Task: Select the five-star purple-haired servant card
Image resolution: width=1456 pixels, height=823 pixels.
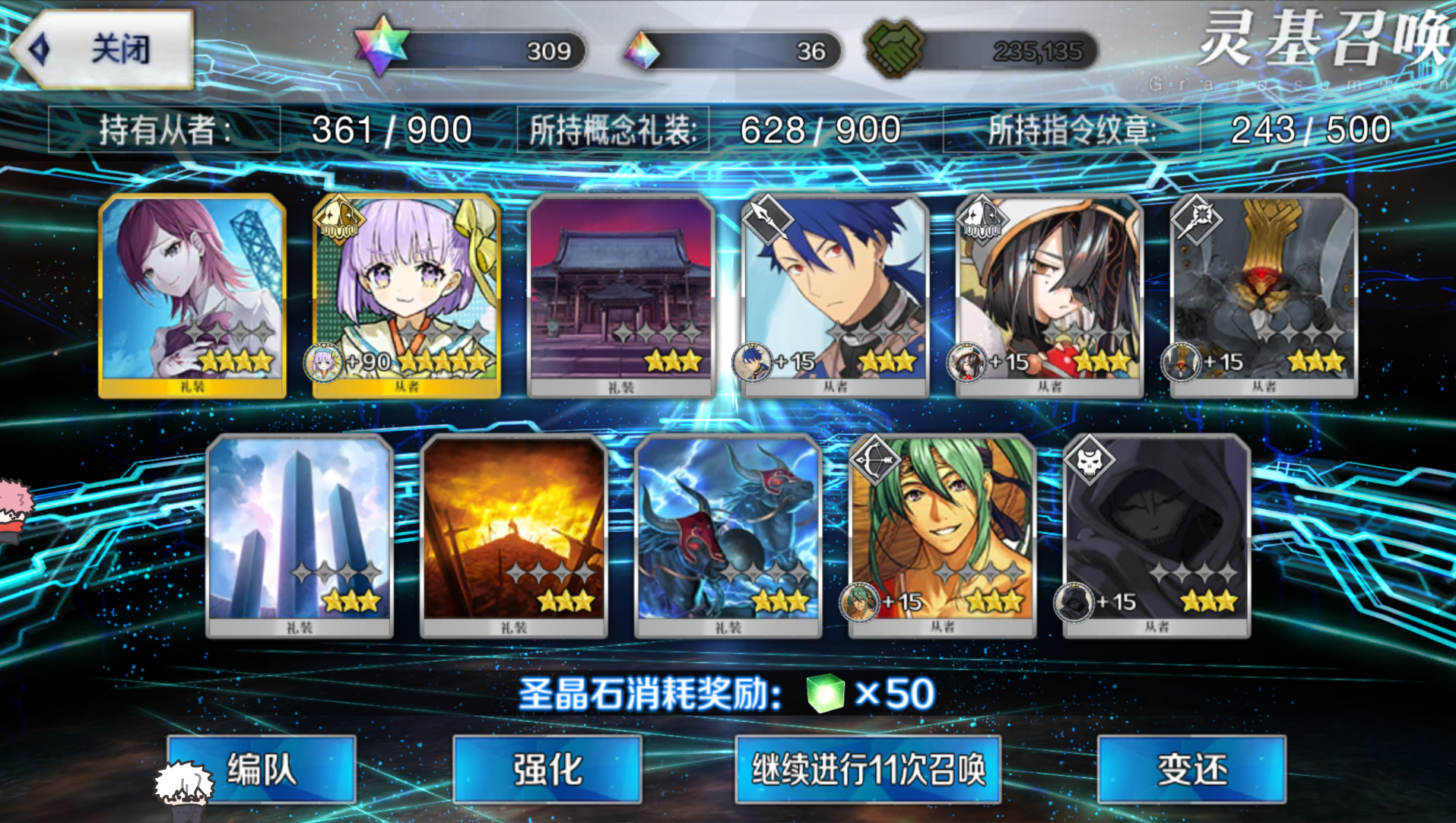Action: (407, 295)
